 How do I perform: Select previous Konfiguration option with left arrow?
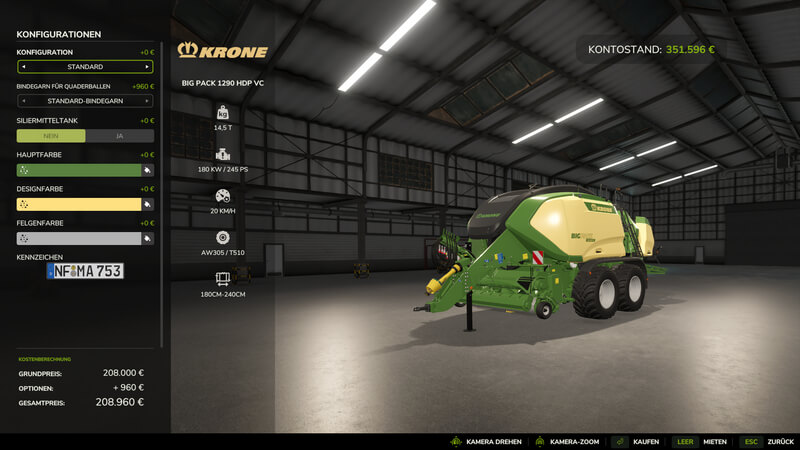pos(22,67)
